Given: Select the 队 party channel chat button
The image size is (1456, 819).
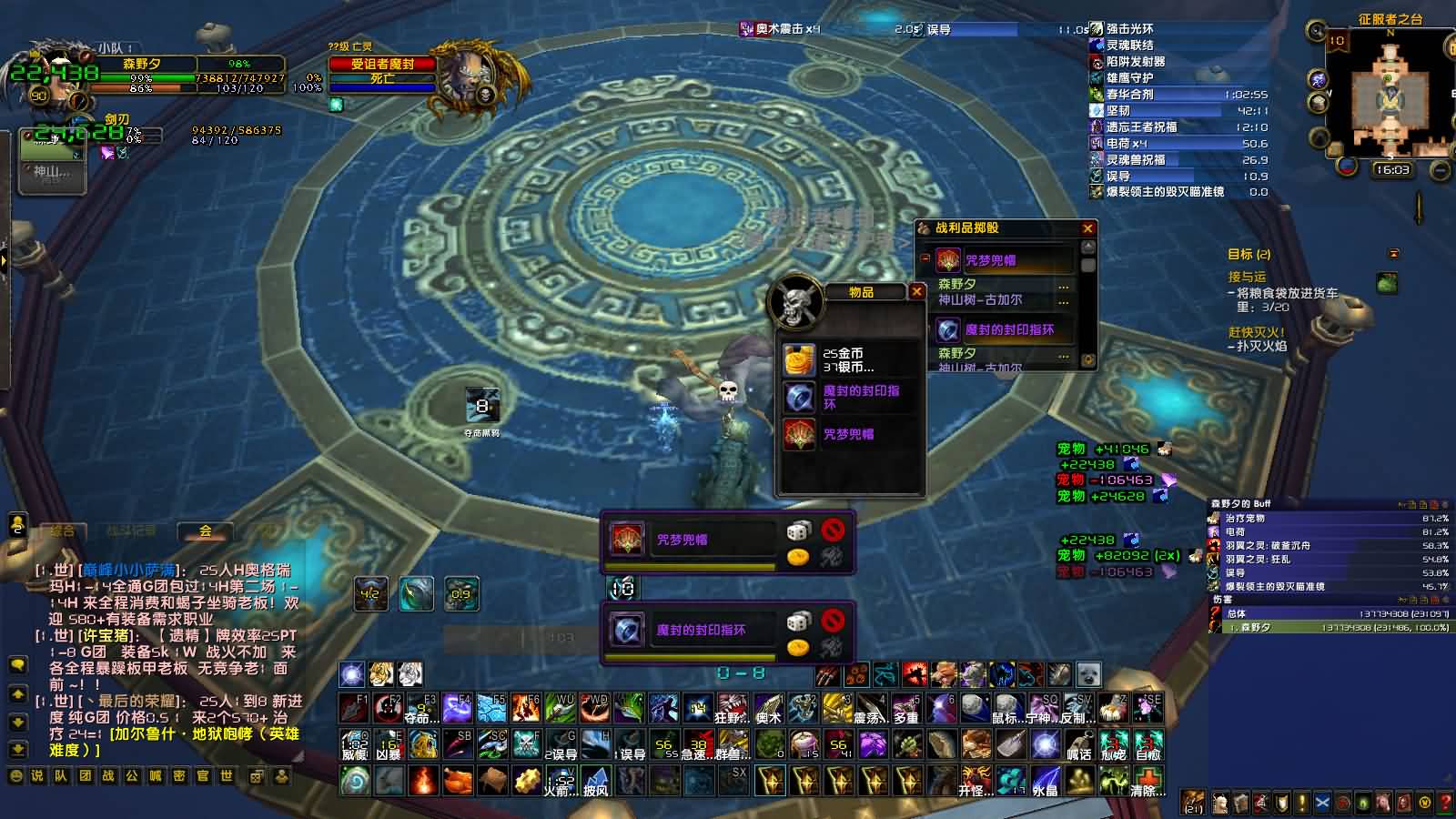Looking at the screenshot, I should (61, 776).
